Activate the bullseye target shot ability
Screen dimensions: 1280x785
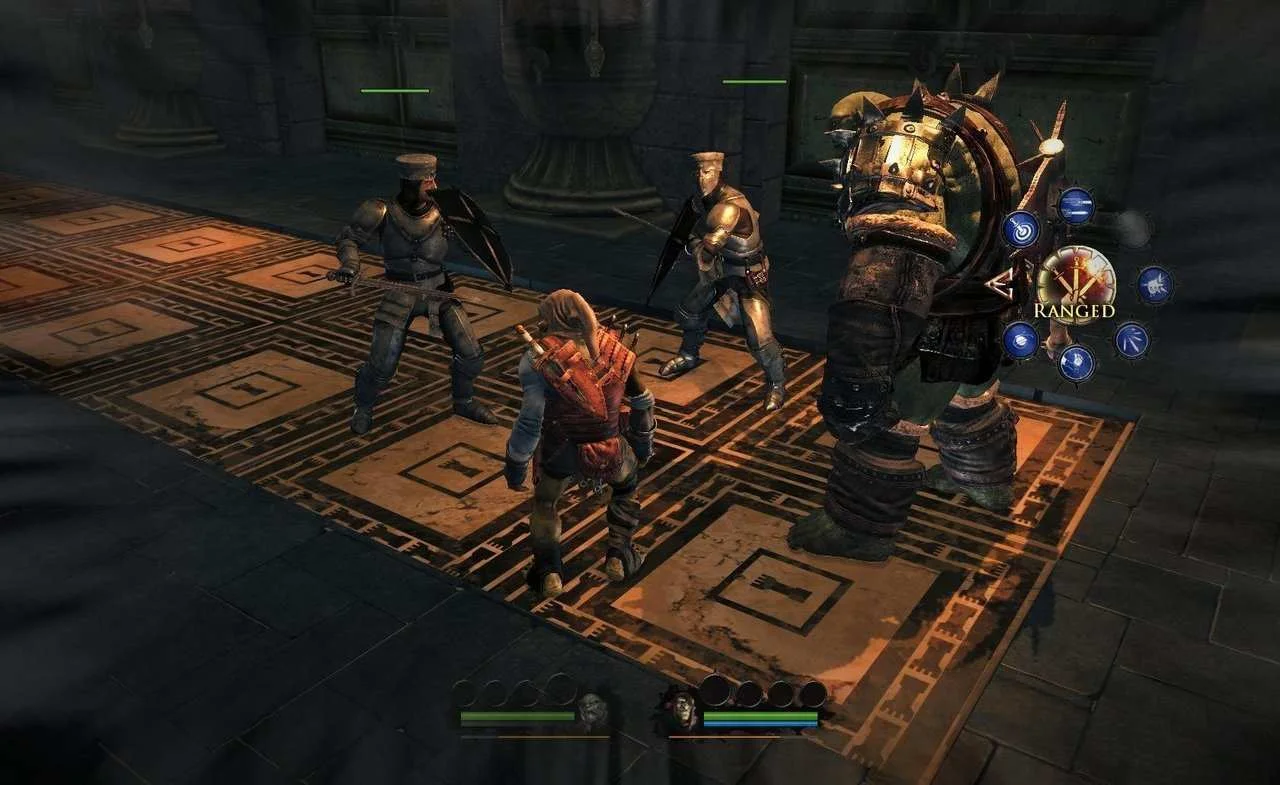pos(1021,229)
